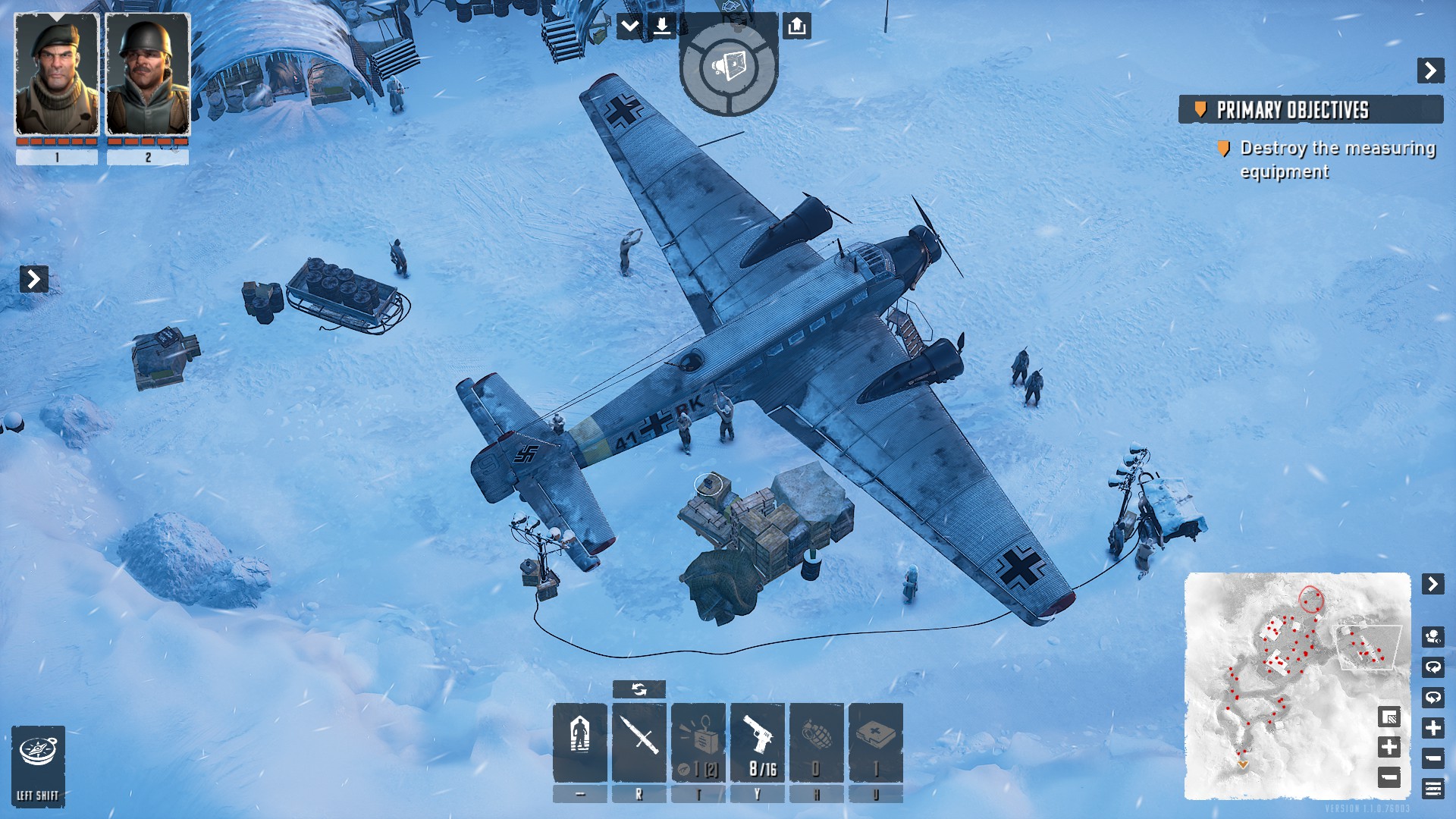Activate the megaphone icon in the circular wheel
The image size is (1456, 819).
729,67
